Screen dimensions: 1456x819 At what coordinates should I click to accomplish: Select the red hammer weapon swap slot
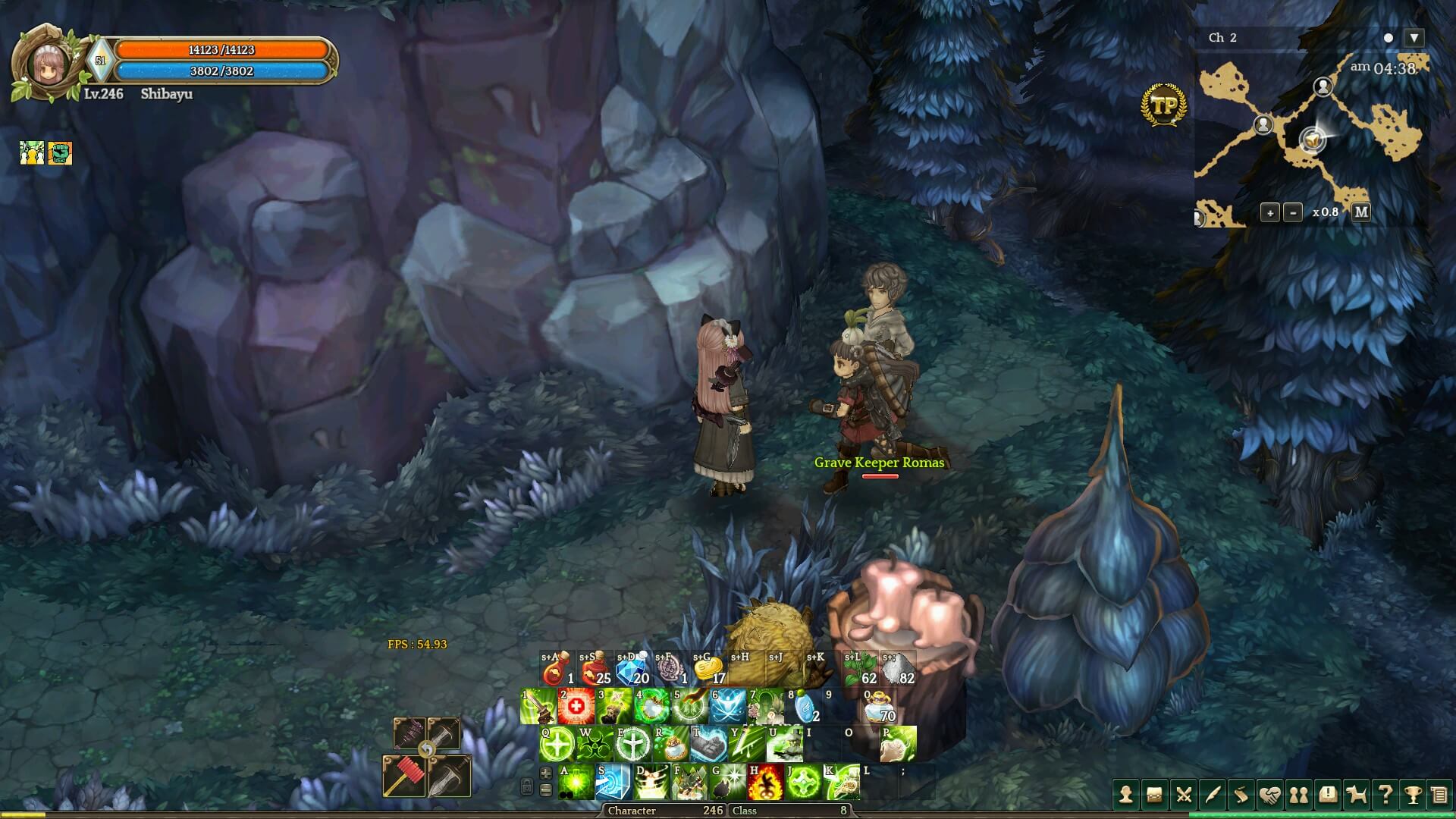pos(403,776)
